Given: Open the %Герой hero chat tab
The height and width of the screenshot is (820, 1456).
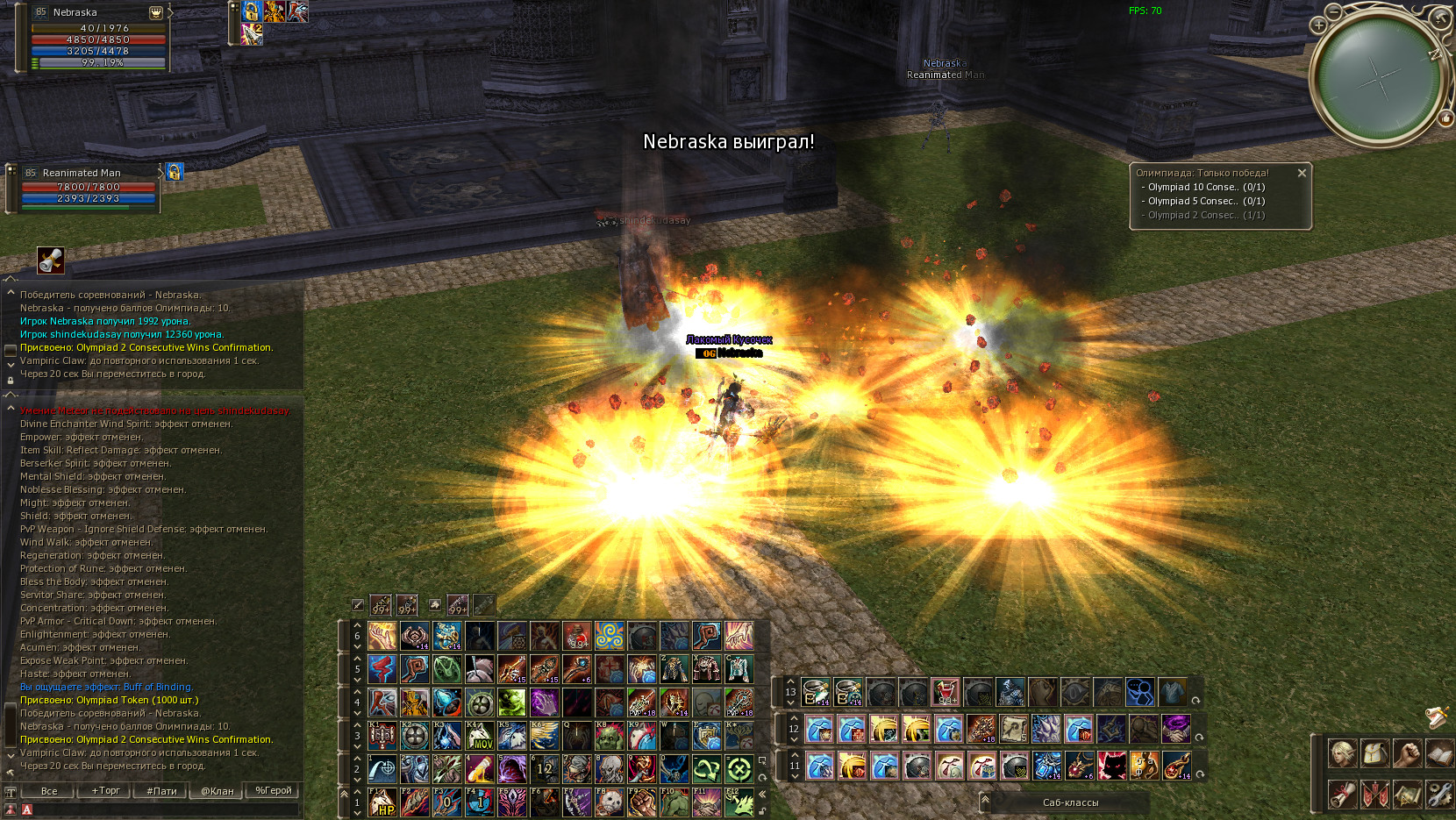Looking at the screenshot, I should 273,790.
